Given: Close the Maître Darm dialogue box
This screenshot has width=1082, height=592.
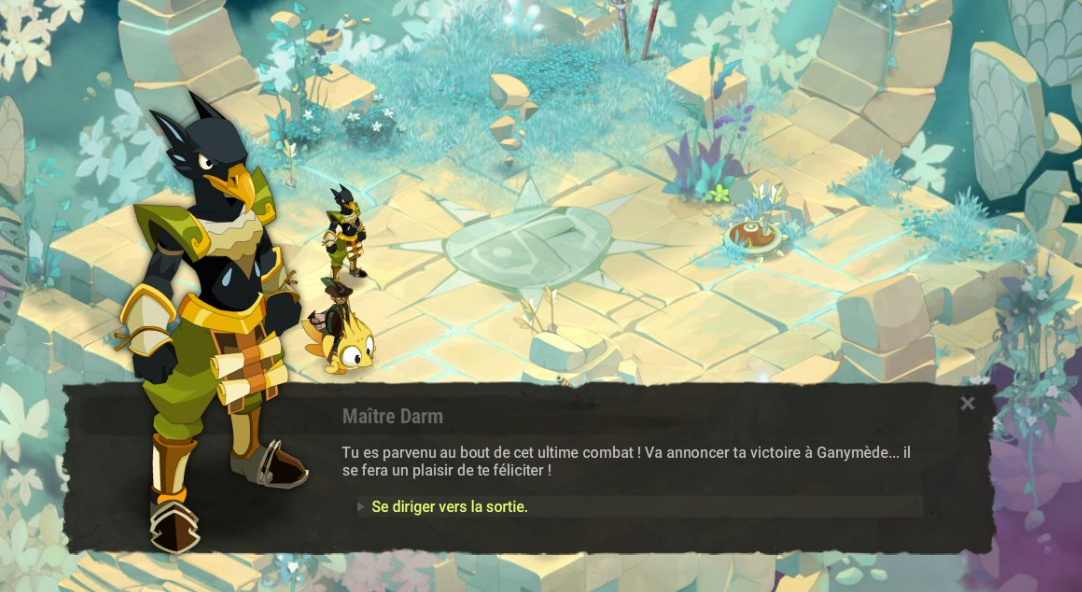Looking at the screenshot, I should tap(967, 404).
